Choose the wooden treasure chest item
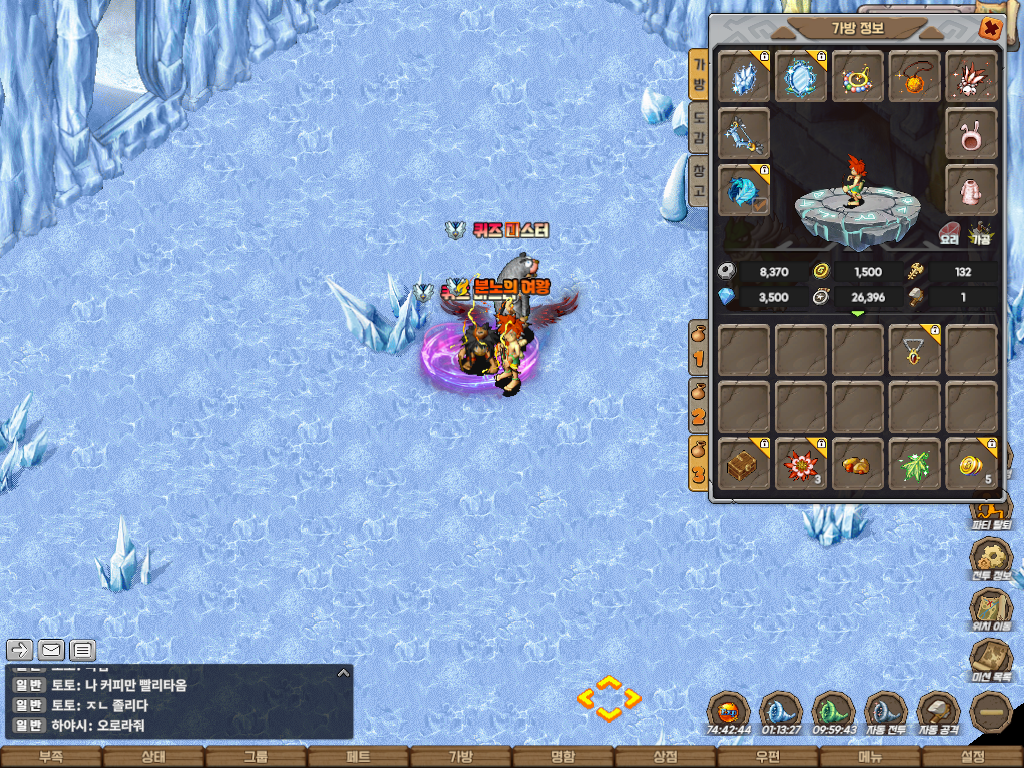Viewport: 1024px width, 768px height. point(744,464)
